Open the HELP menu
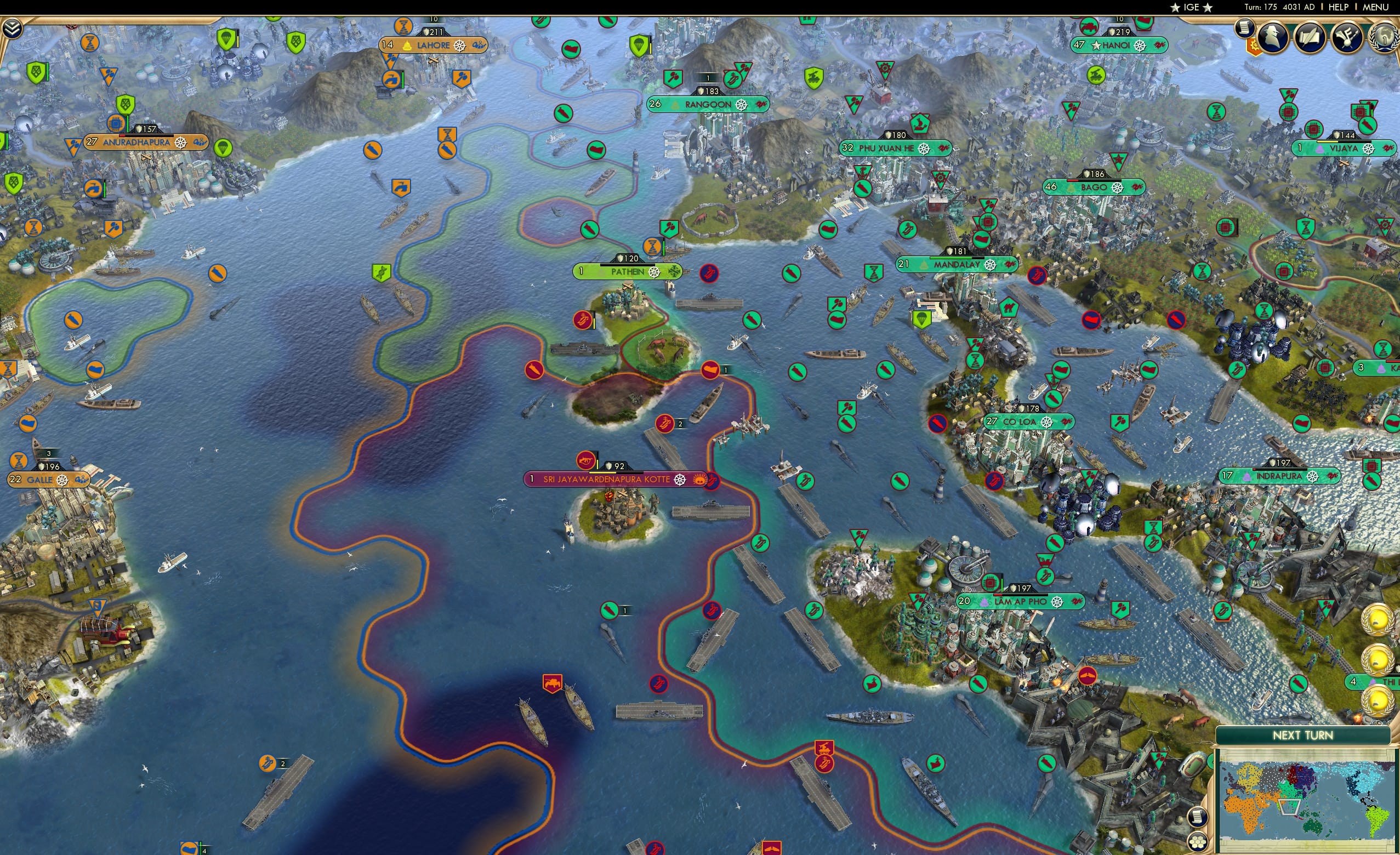Screen dimensions: 1400x855 point(1339,7)
